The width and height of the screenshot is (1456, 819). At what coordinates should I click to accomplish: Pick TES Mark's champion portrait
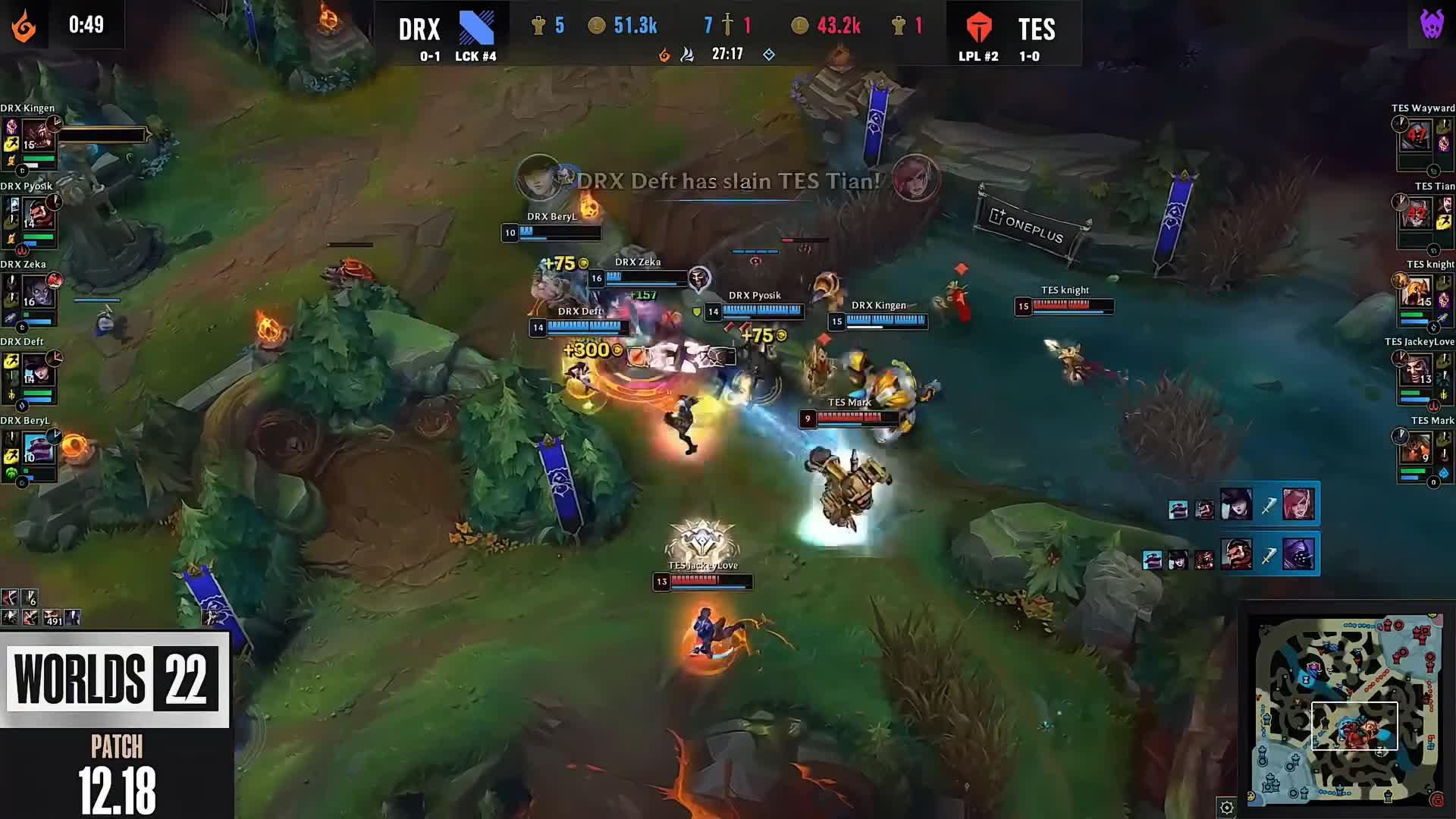click(1416, 449)
